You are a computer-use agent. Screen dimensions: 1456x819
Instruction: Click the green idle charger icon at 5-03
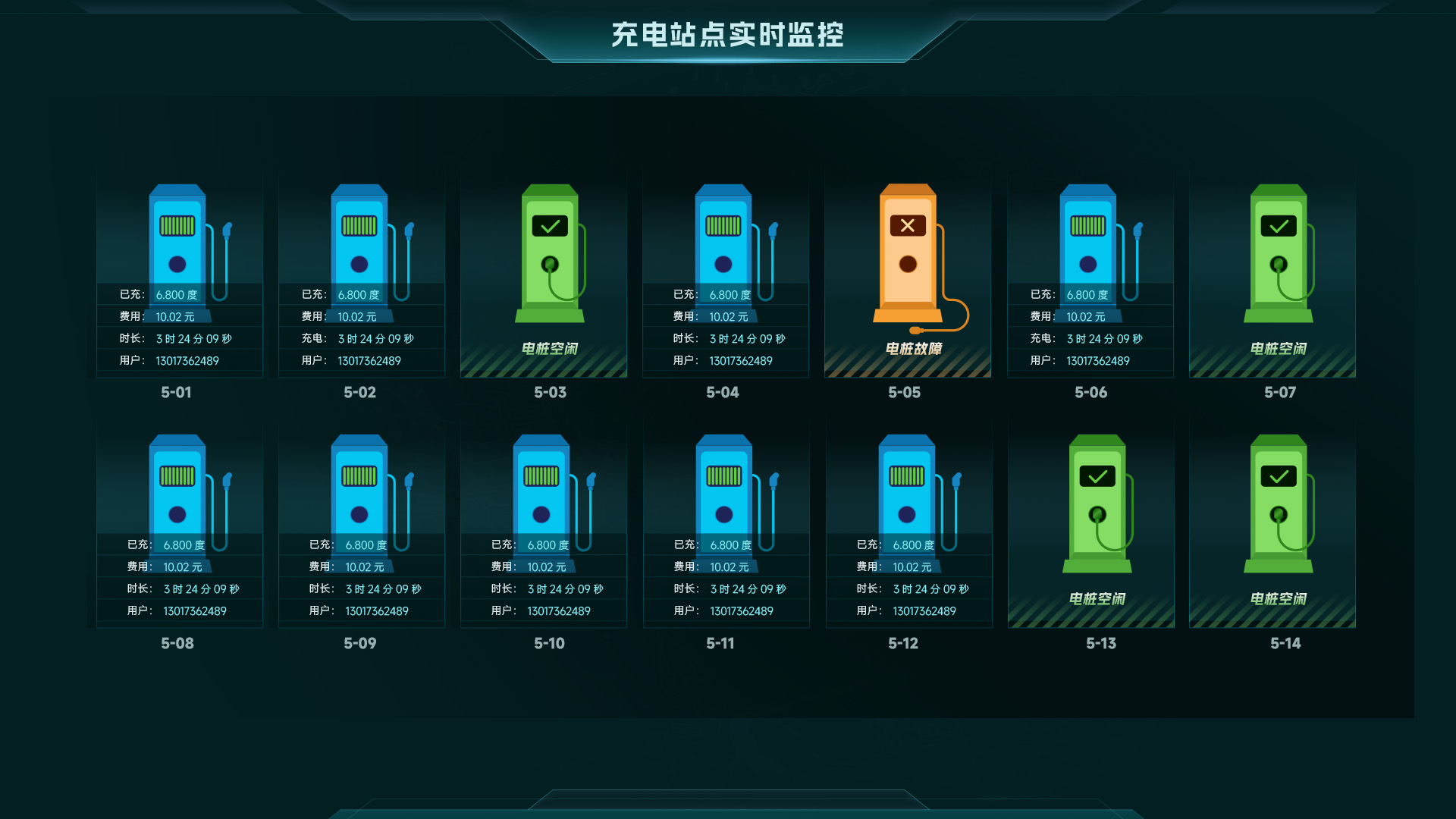[x=548, y=258]
